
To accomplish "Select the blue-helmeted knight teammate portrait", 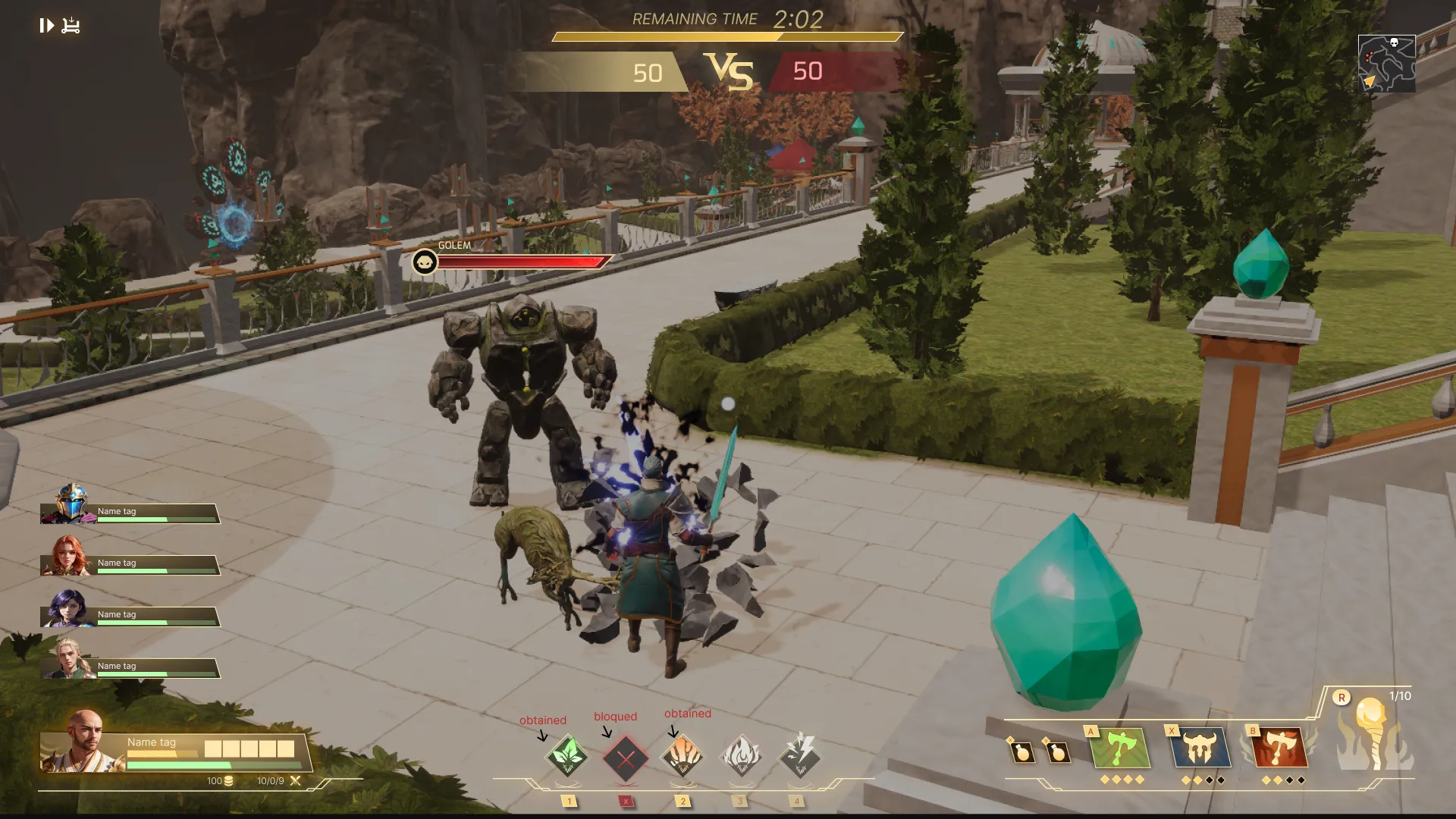I will point(71,504).
